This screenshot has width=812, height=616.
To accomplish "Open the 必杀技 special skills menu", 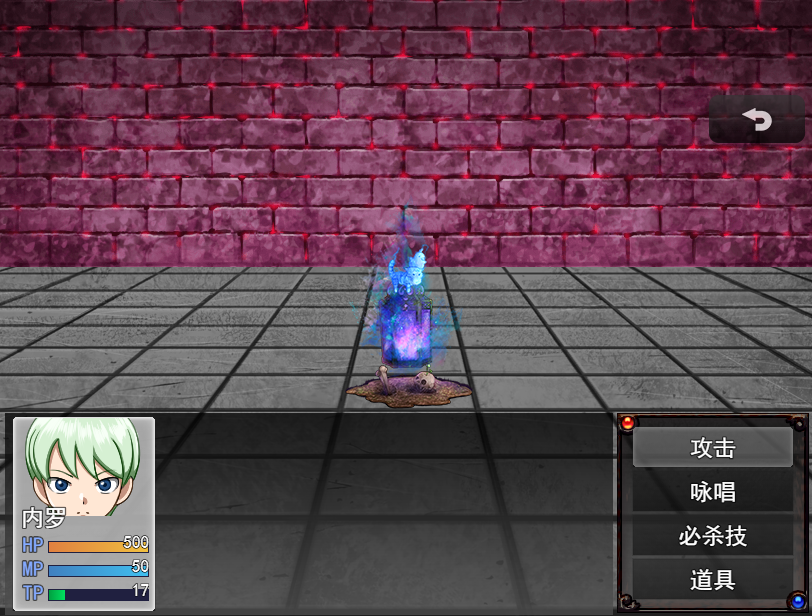I will click(x=712, y=536).
